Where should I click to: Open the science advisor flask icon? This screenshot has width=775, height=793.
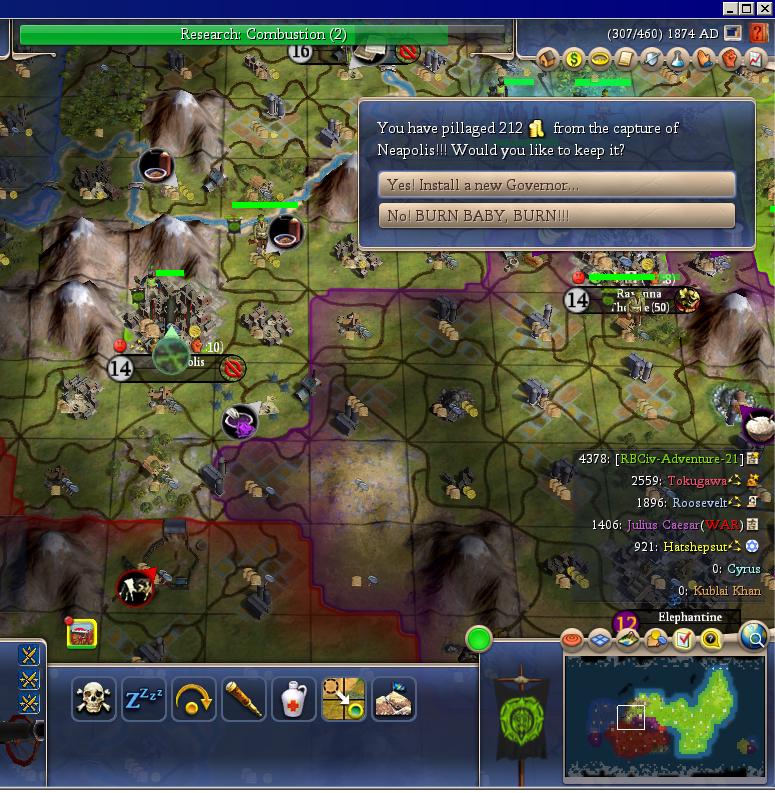tap(678, 59)
